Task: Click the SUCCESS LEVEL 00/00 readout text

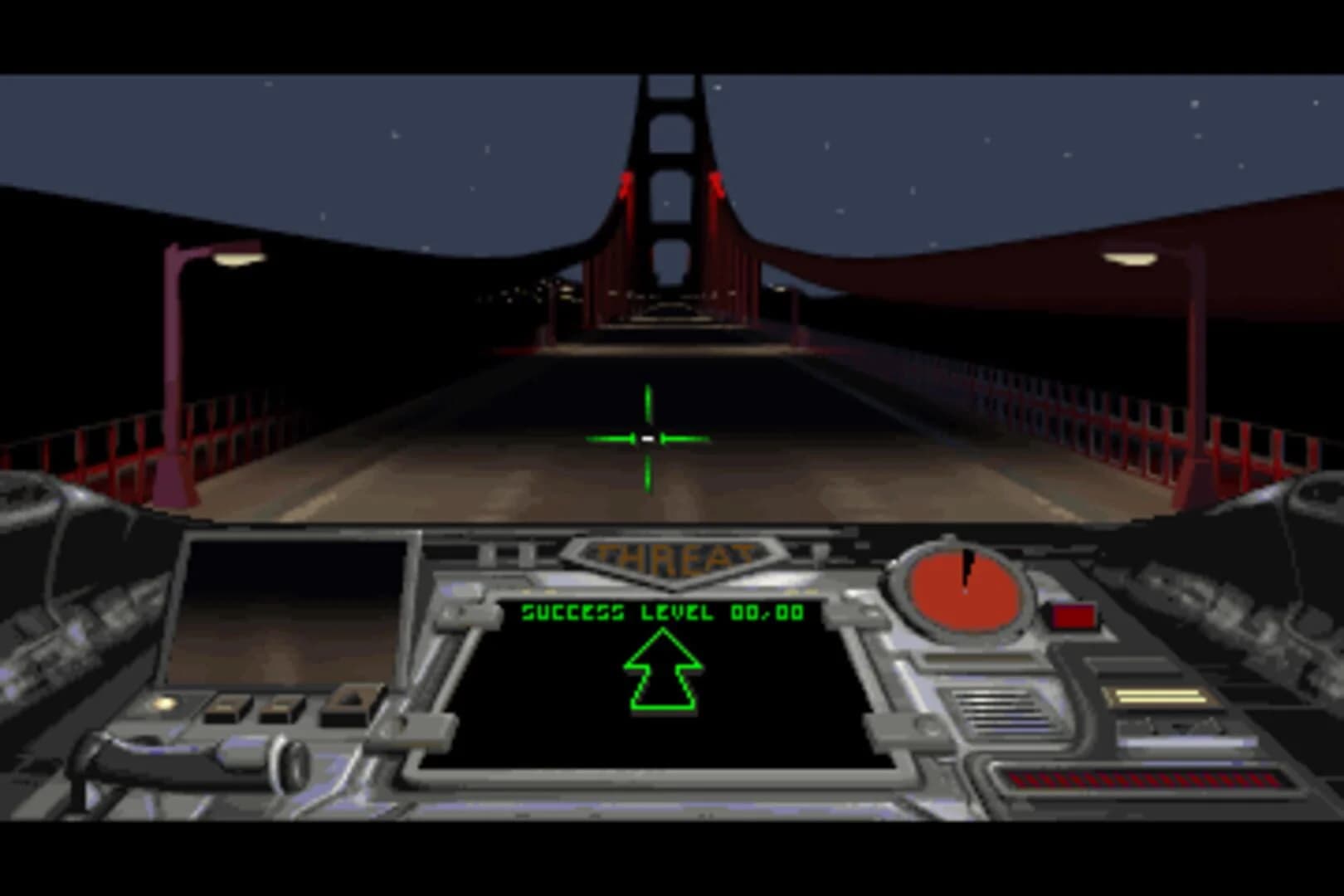Action: pos(662,611)
